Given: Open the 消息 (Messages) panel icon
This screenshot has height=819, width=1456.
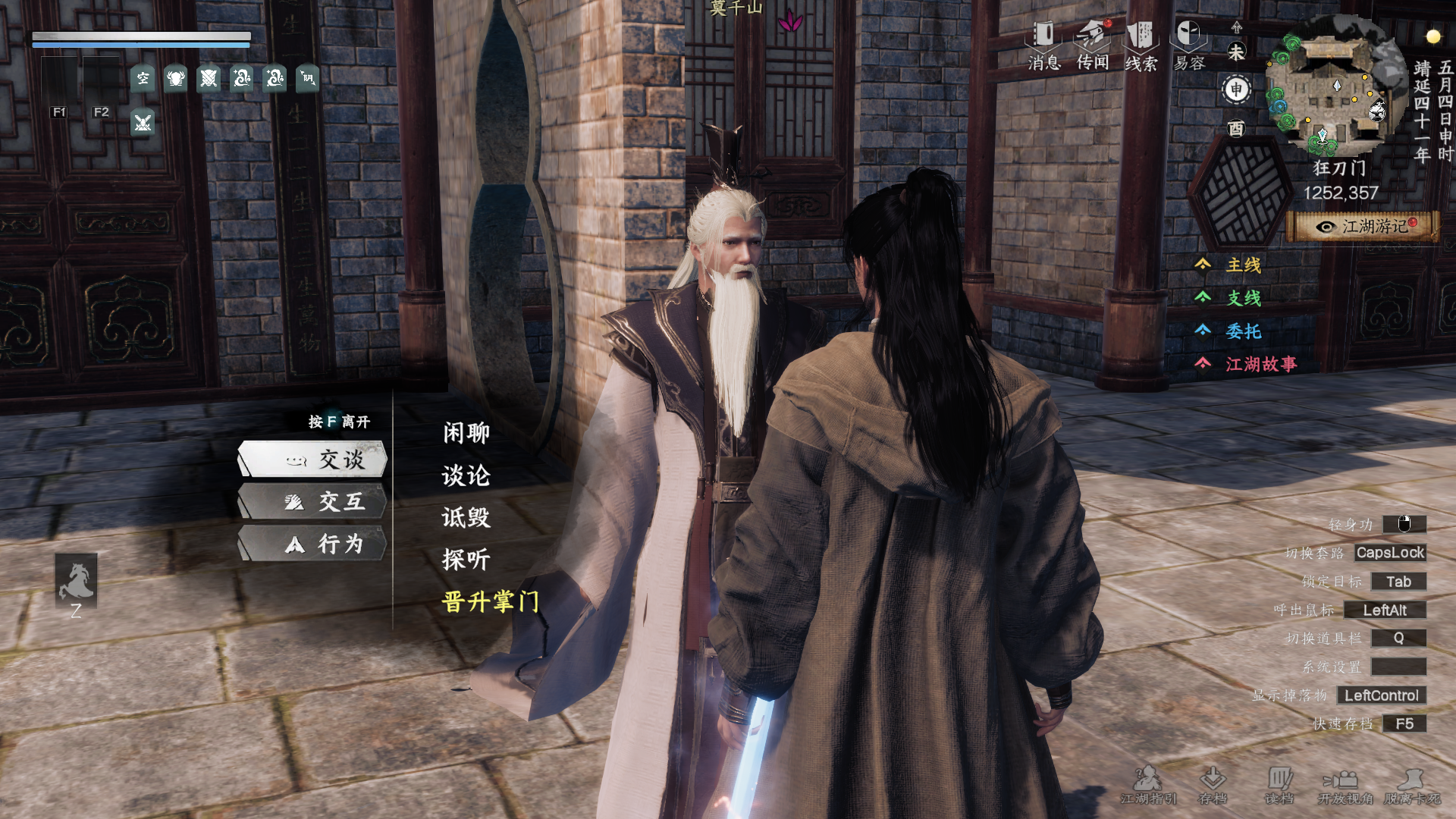Looking at the screenshot, I should pos(1042,34).
